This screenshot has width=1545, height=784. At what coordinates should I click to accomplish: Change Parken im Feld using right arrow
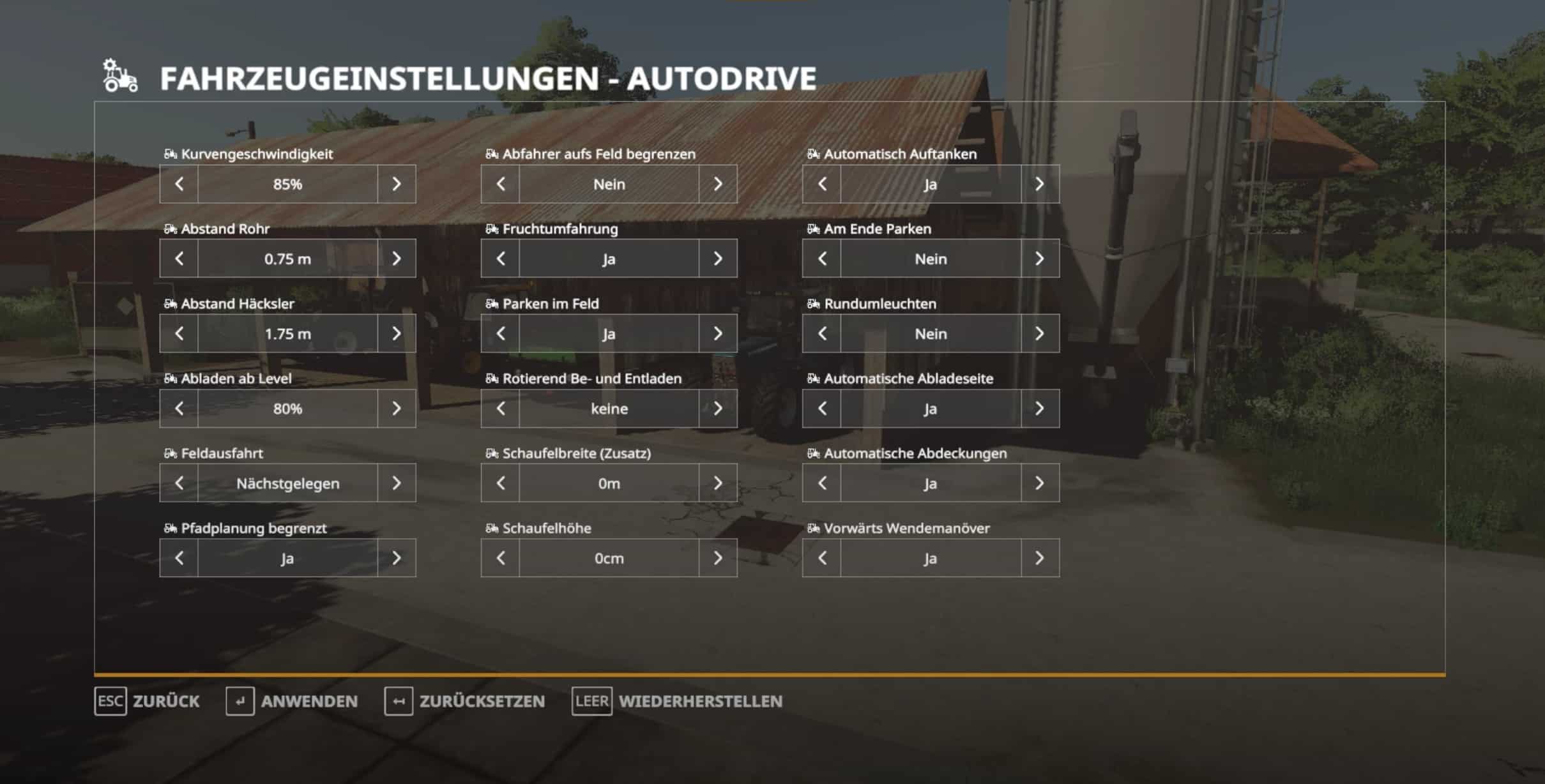(718, 333)
